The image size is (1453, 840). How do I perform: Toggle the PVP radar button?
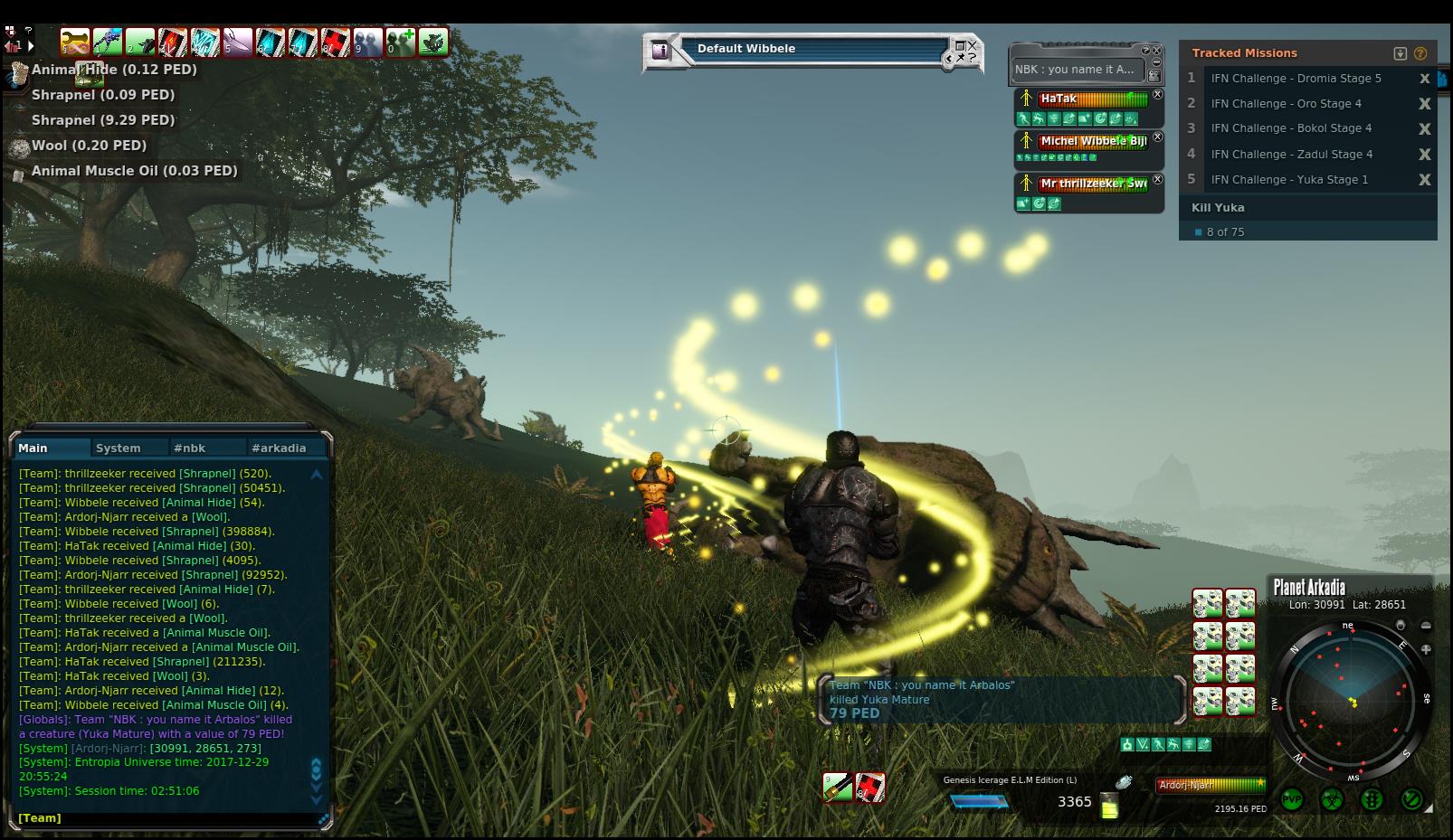pos(1292,800)
